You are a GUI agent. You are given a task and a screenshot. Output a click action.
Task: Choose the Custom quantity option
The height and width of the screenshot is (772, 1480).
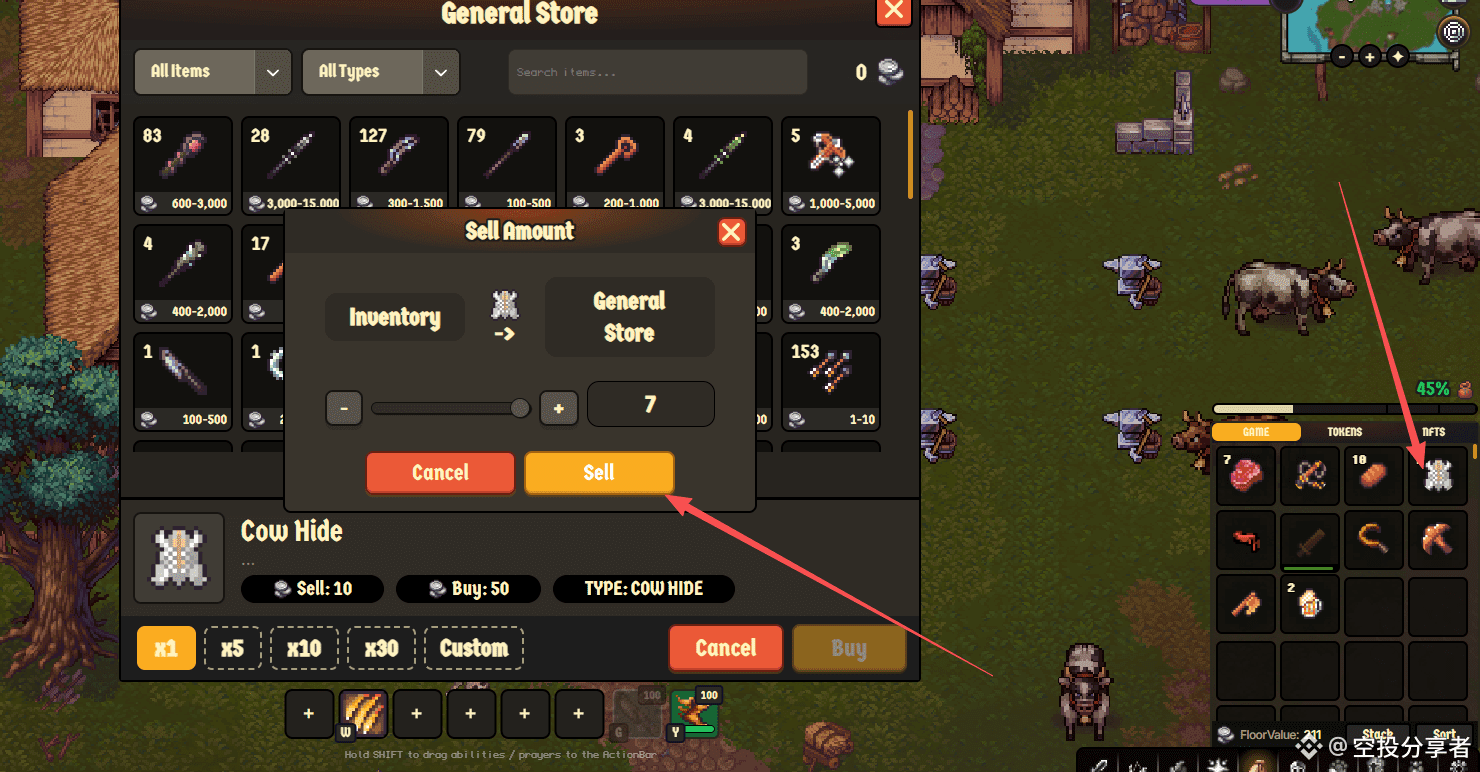click(x=474, y=648)
